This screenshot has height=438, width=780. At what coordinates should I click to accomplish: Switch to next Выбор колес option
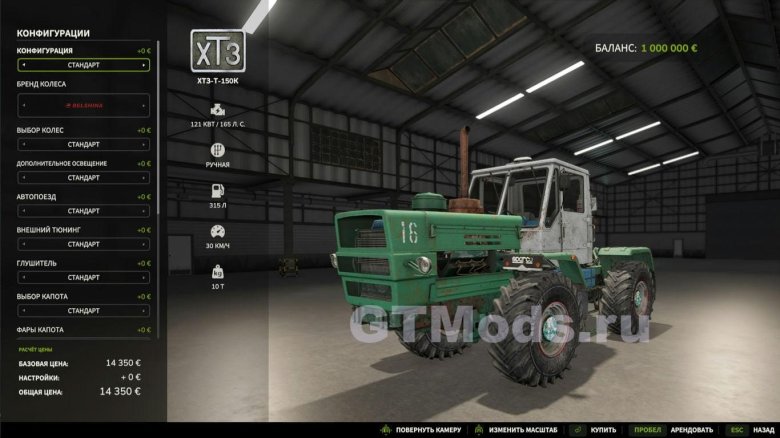tap(144, 145)
